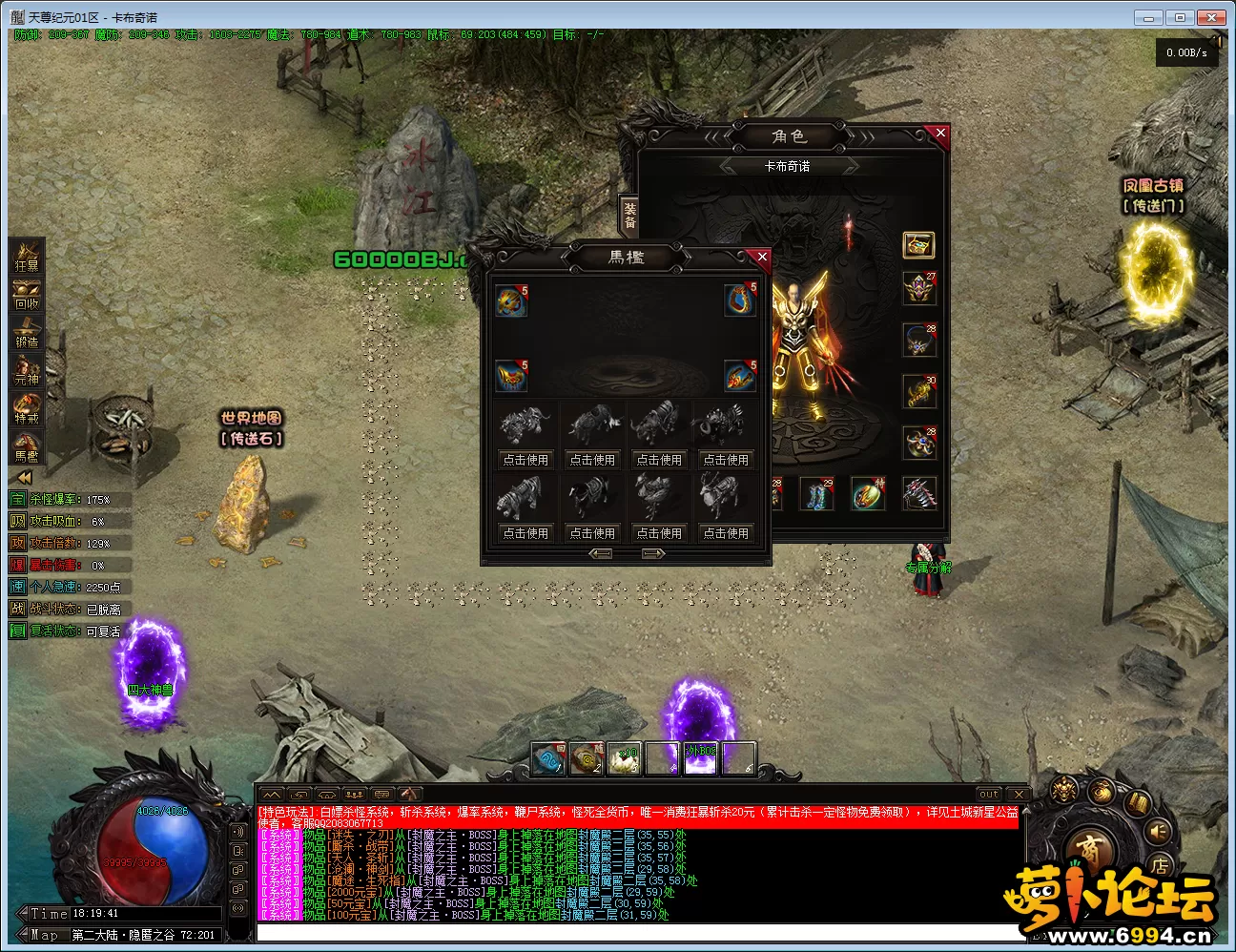The width and height of the screenshot is (1236, 952).
Task: Open the 回收 recycle menu
Action: coord(27,296)
